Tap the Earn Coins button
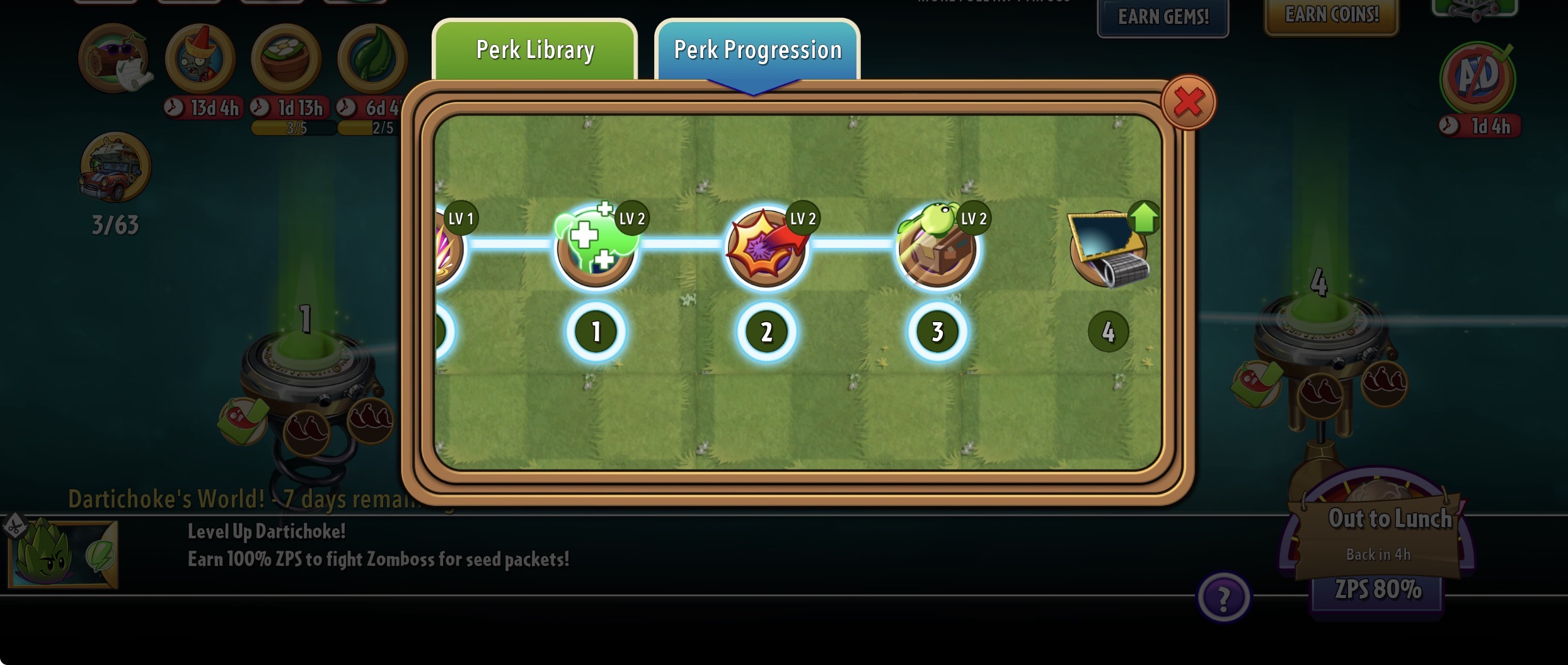Screen dimensions: 1568x665 coord(1331,15)
